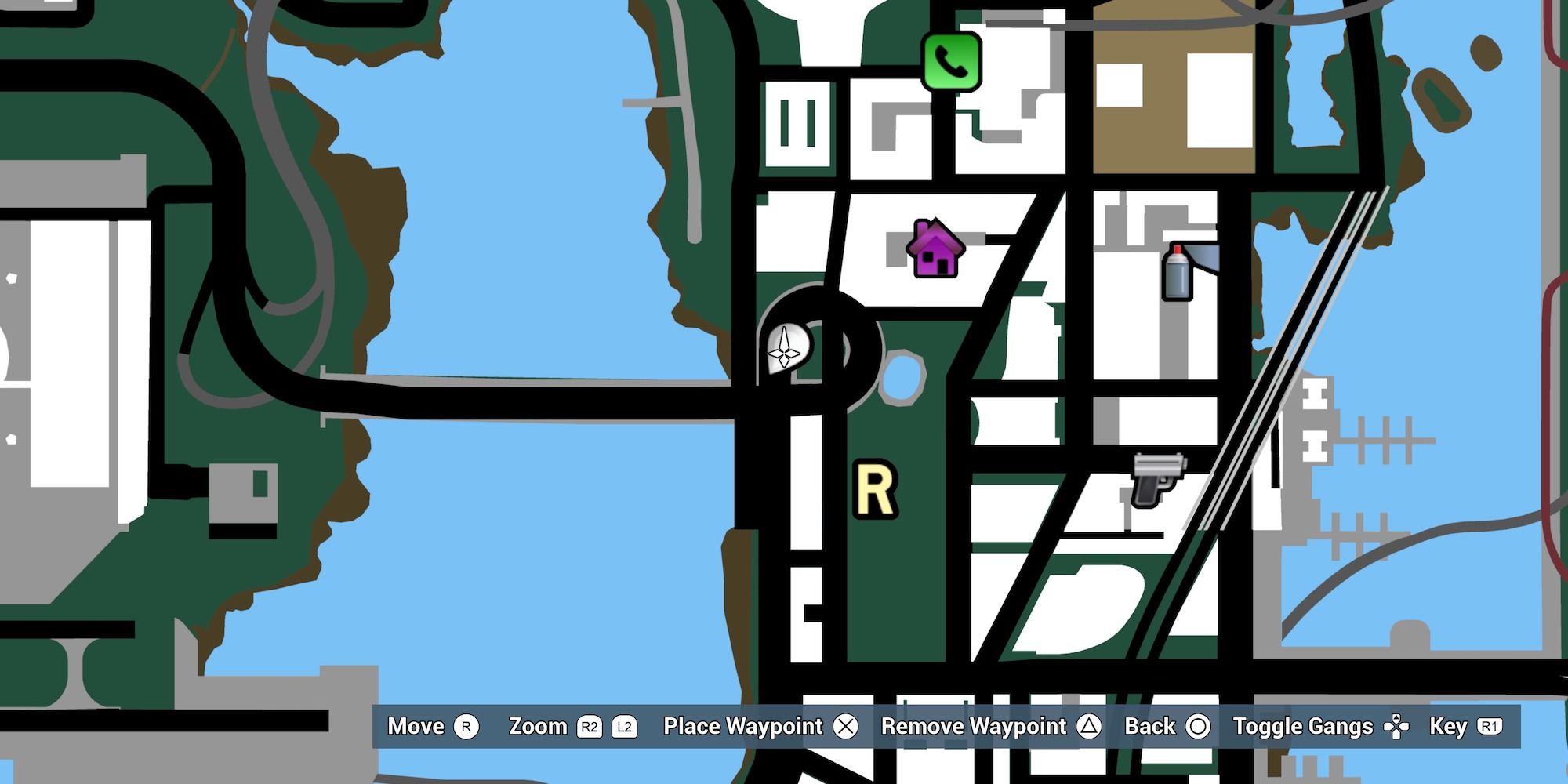Toggle Gangs display on the map

pos(1301,727)
